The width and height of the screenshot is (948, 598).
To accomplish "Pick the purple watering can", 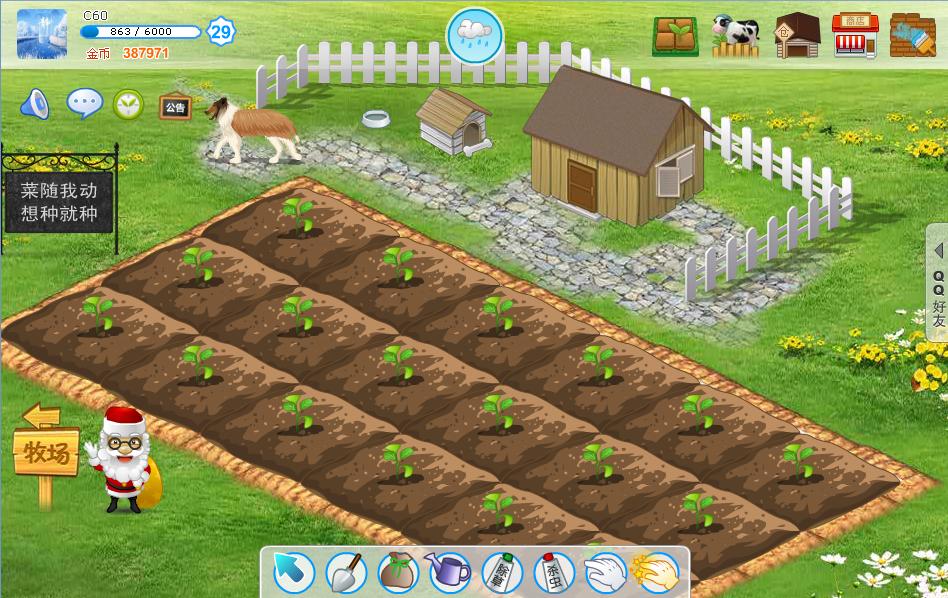I will pos(450,572).
